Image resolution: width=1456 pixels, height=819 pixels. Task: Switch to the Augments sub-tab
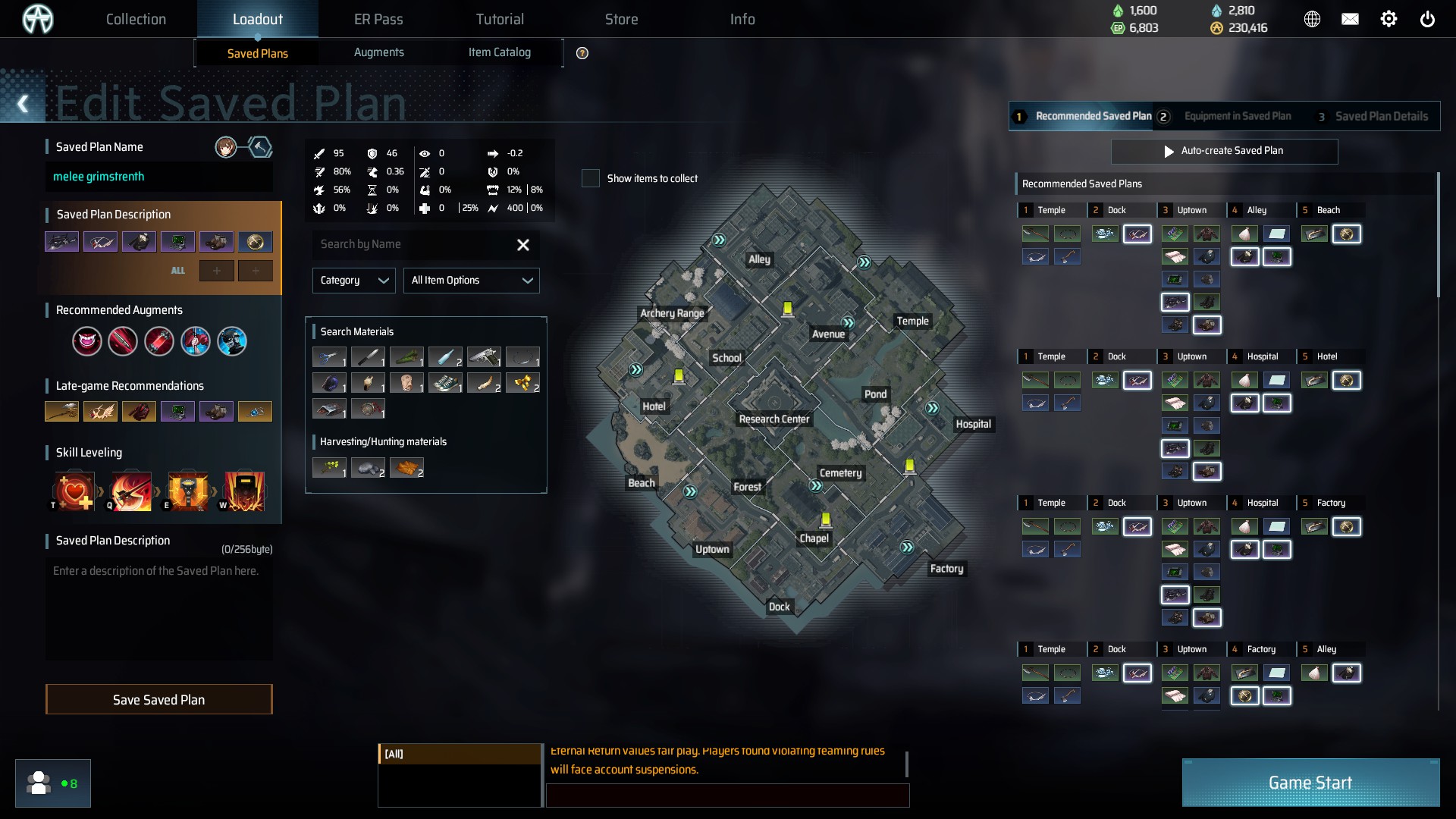tap(378, 52)
